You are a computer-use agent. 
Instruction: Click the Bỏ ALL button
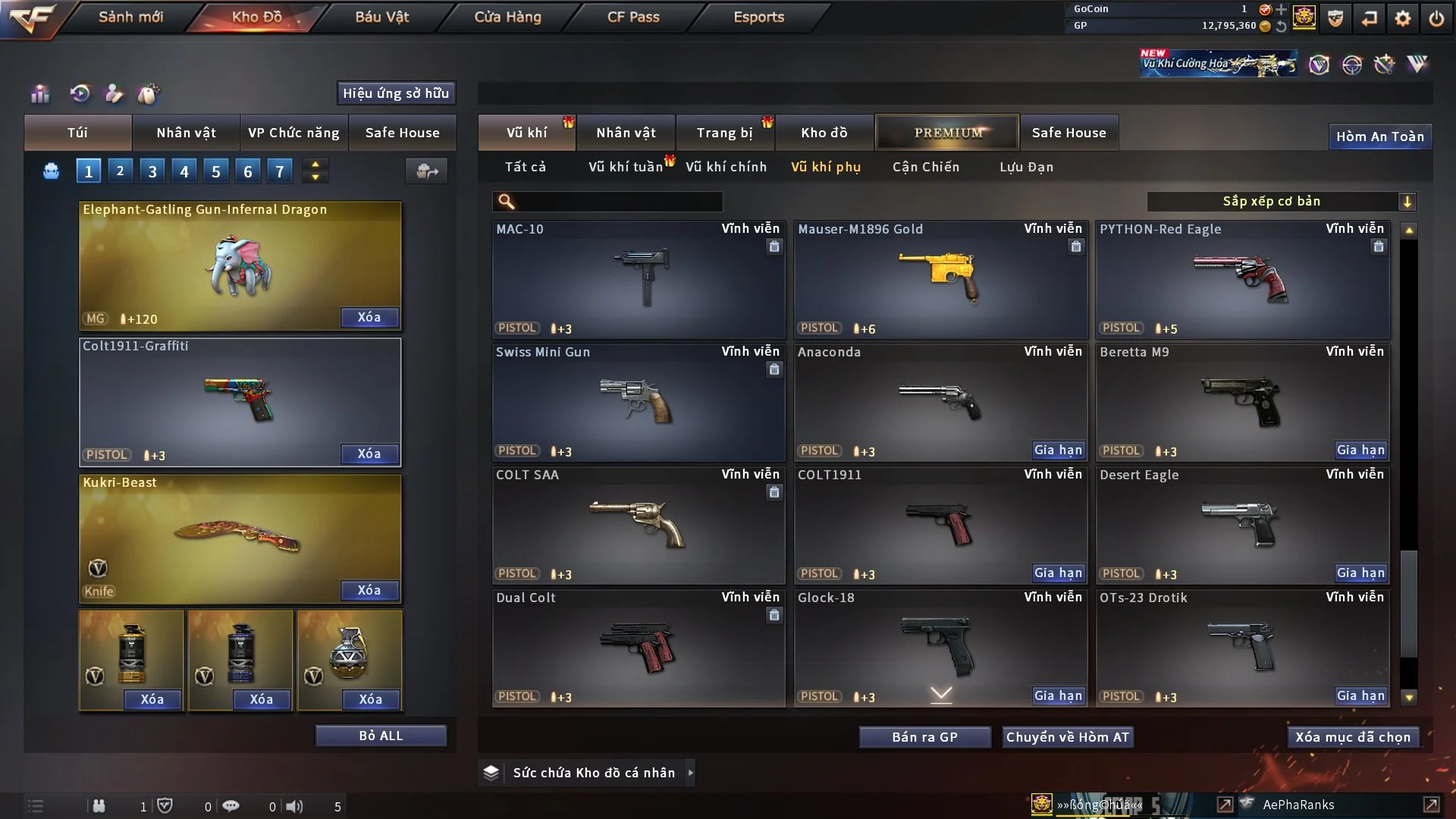(x=381, y=736)
